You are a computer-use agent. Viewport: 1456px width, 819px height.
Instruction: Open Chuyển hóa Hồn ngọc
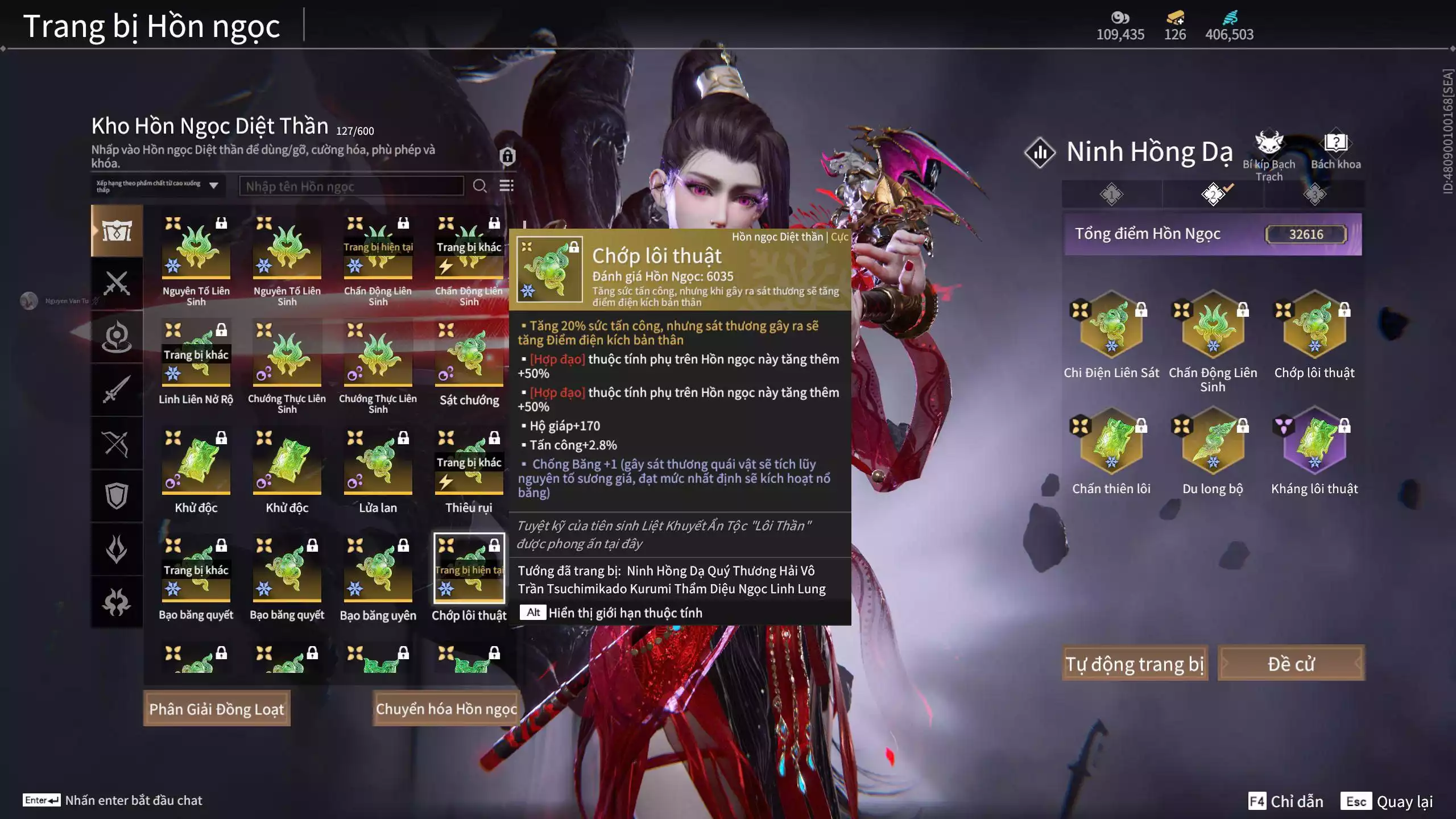point(446,709)
